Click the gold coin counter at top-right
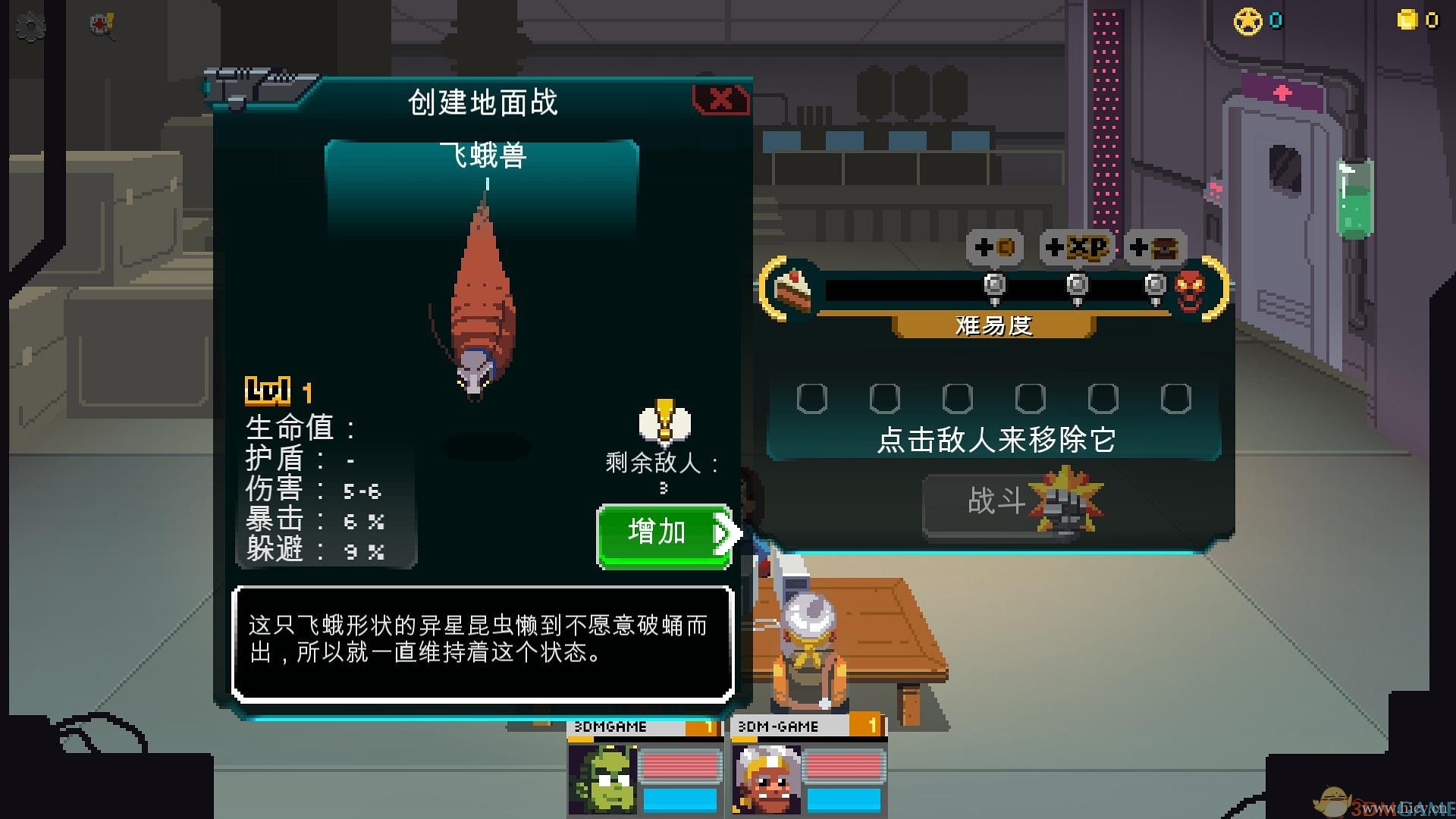 (x=1409, y=18)
